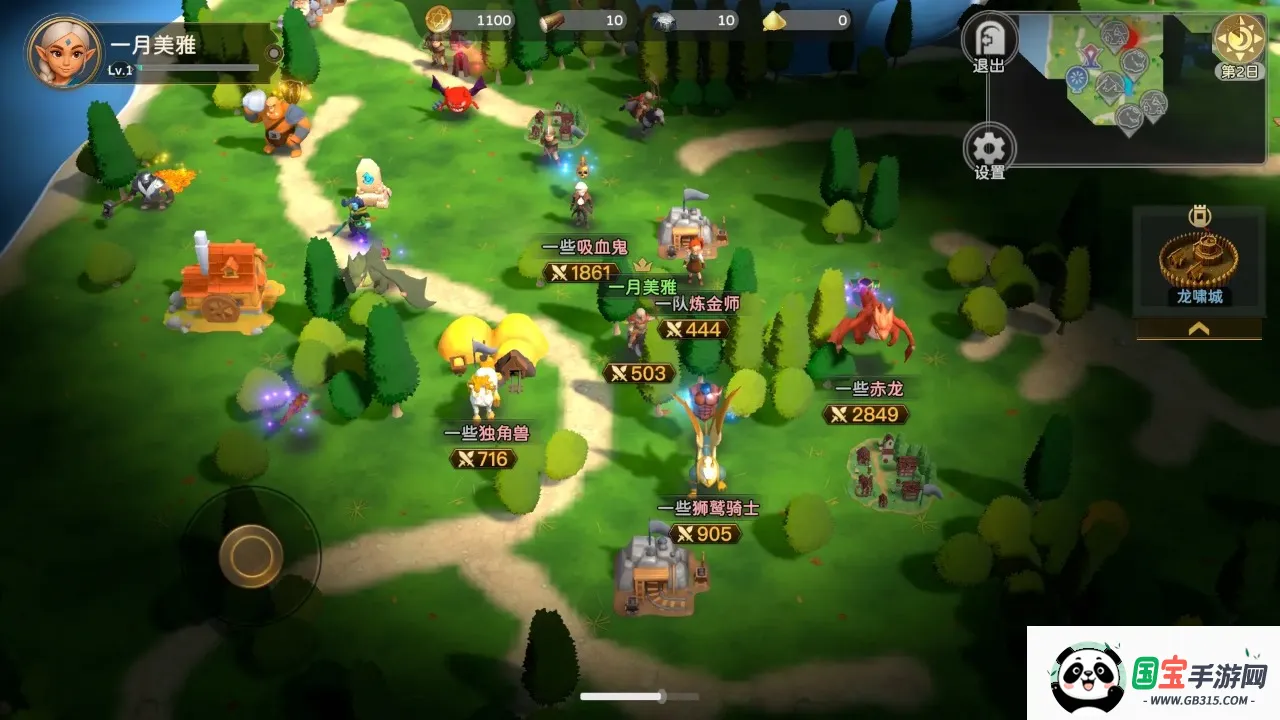Screen dimensions: 1280x720
Task: Expand the up-arrow bar under 龙啸城
Action: pyautogui.click(x=1199, y=328)
